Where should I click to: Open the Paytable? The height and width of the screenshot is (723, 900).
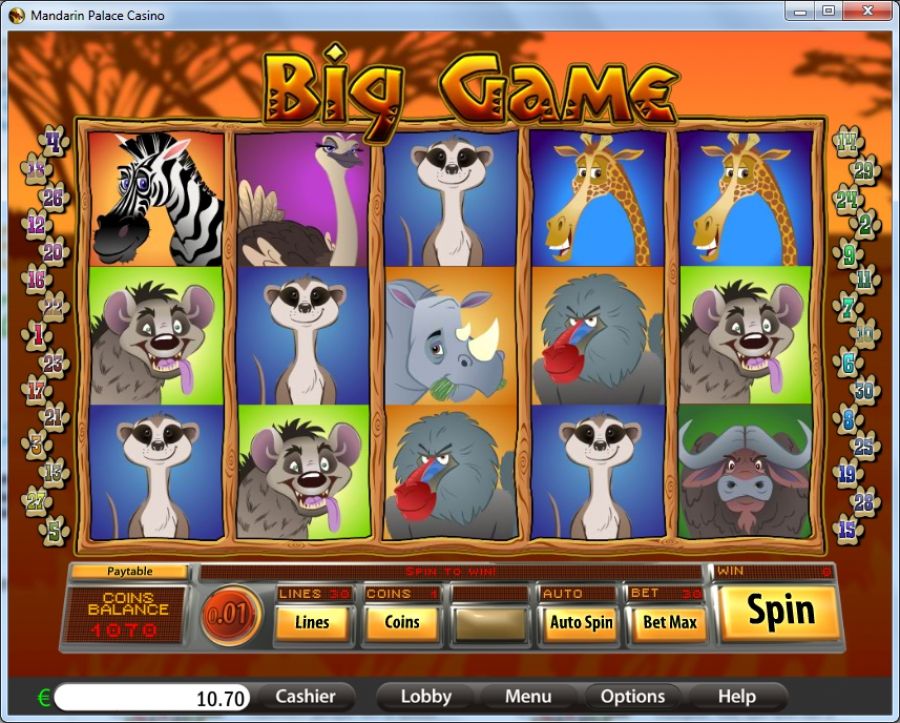pyautogui.click(x=129, y=571)
